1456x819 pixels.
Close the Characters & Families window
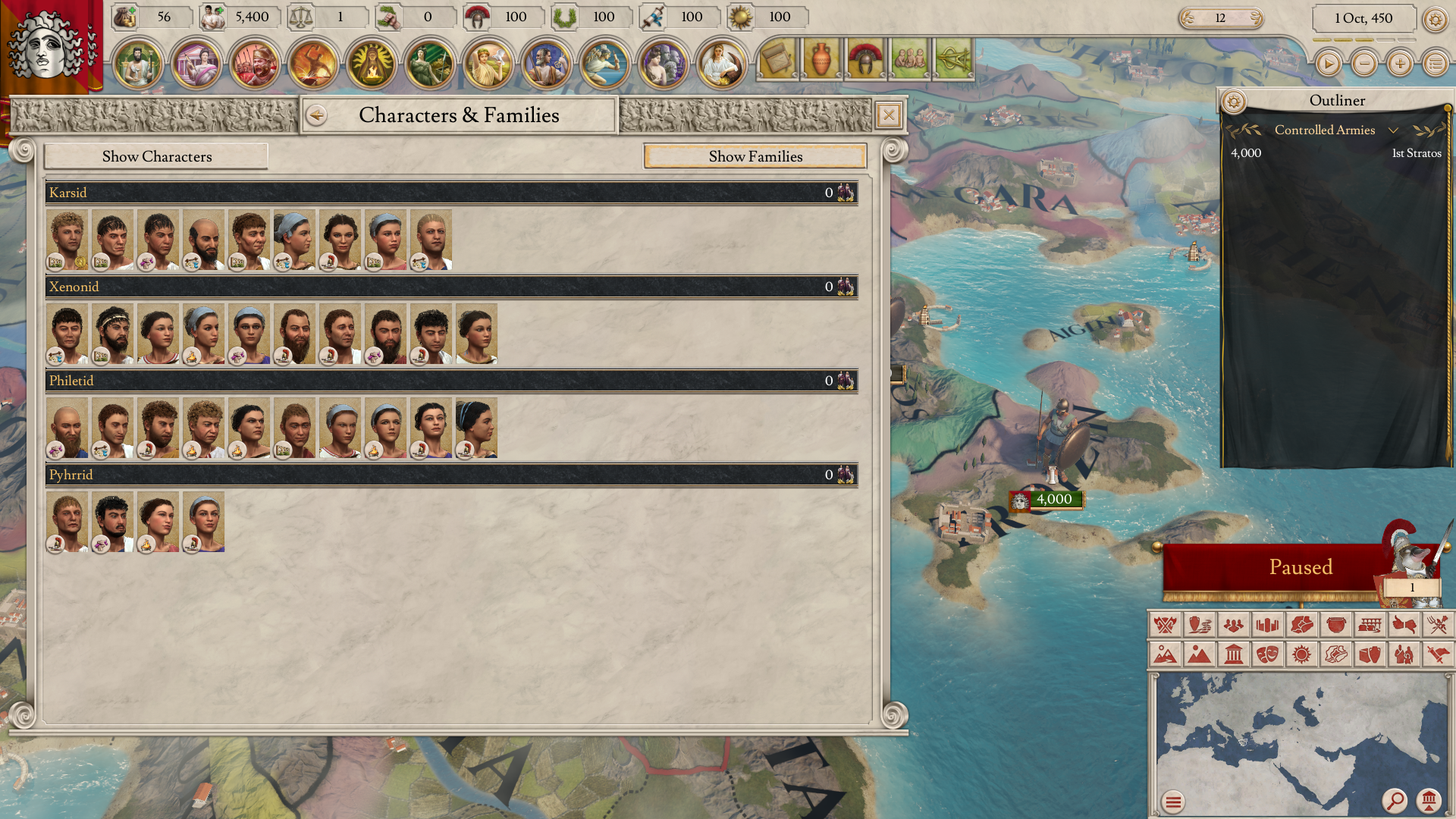point(889,115)
